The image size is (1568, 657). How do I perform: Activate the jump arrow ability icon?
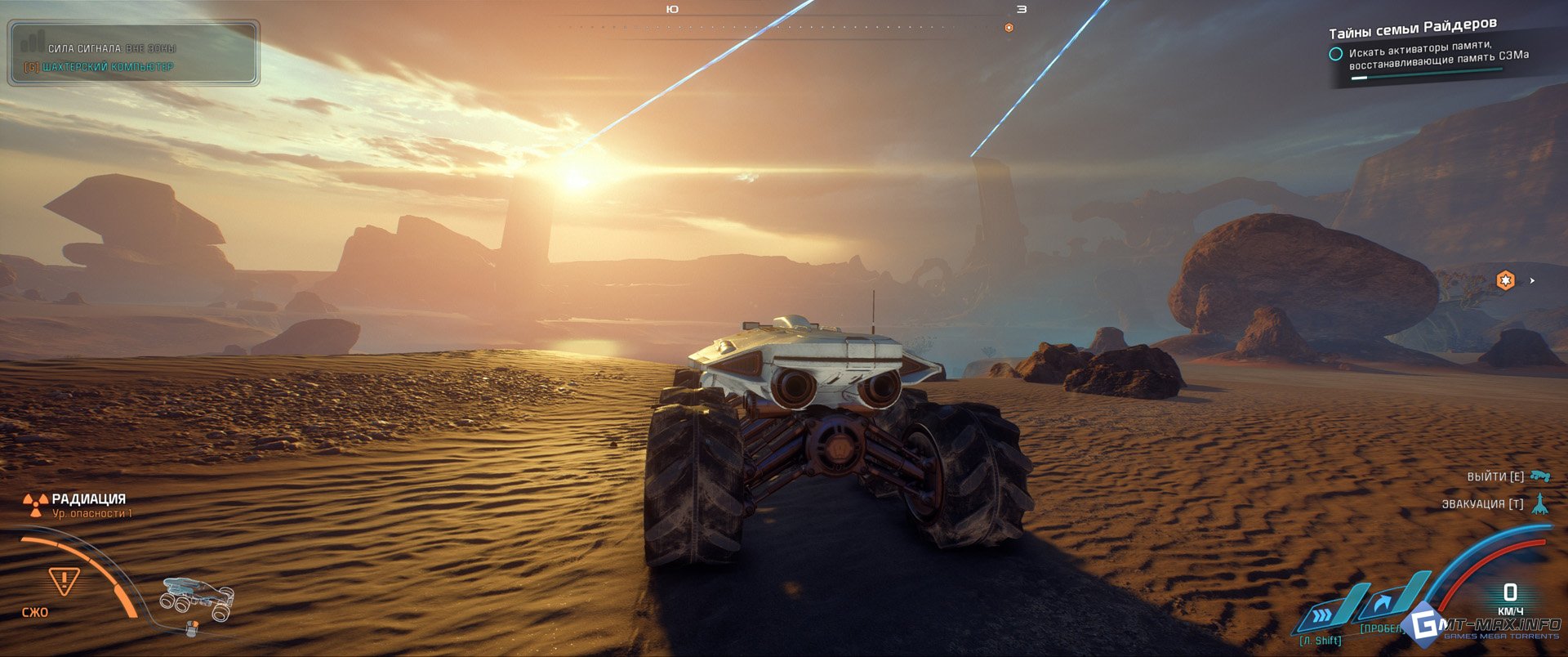coord(1384,606)
